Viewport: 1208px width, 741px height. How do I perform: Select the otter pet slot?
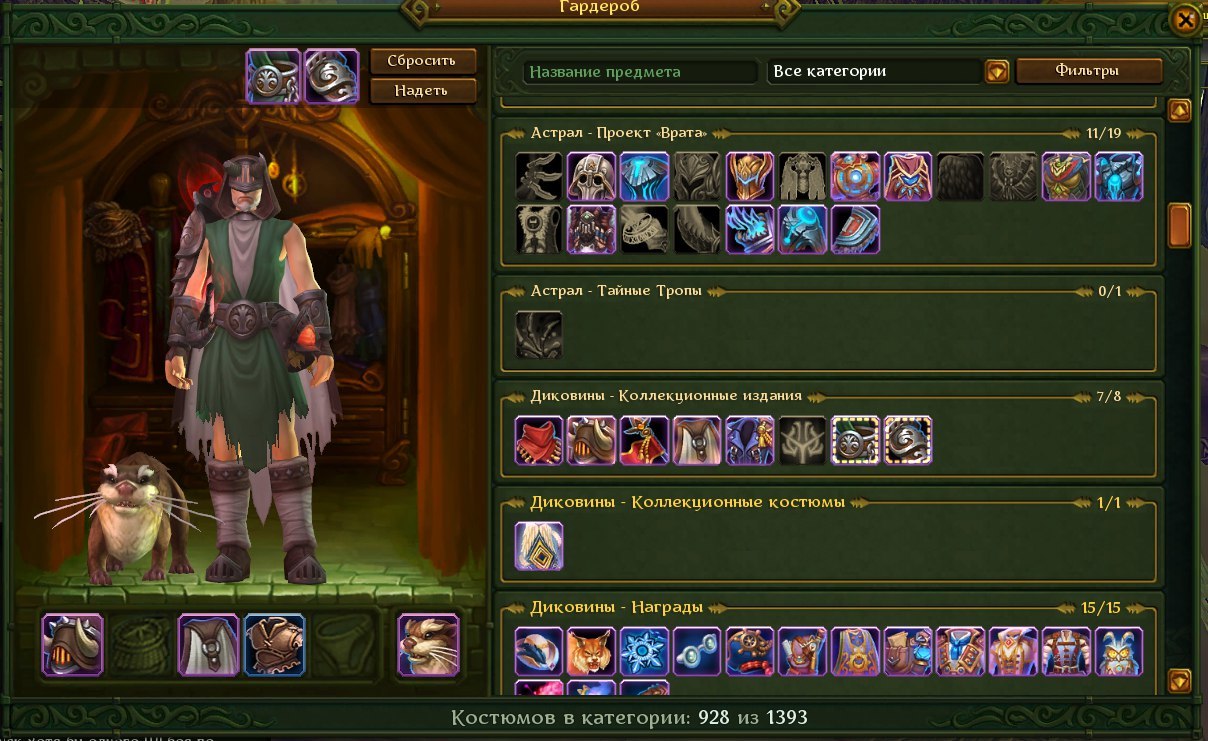[x=428, y=645]
